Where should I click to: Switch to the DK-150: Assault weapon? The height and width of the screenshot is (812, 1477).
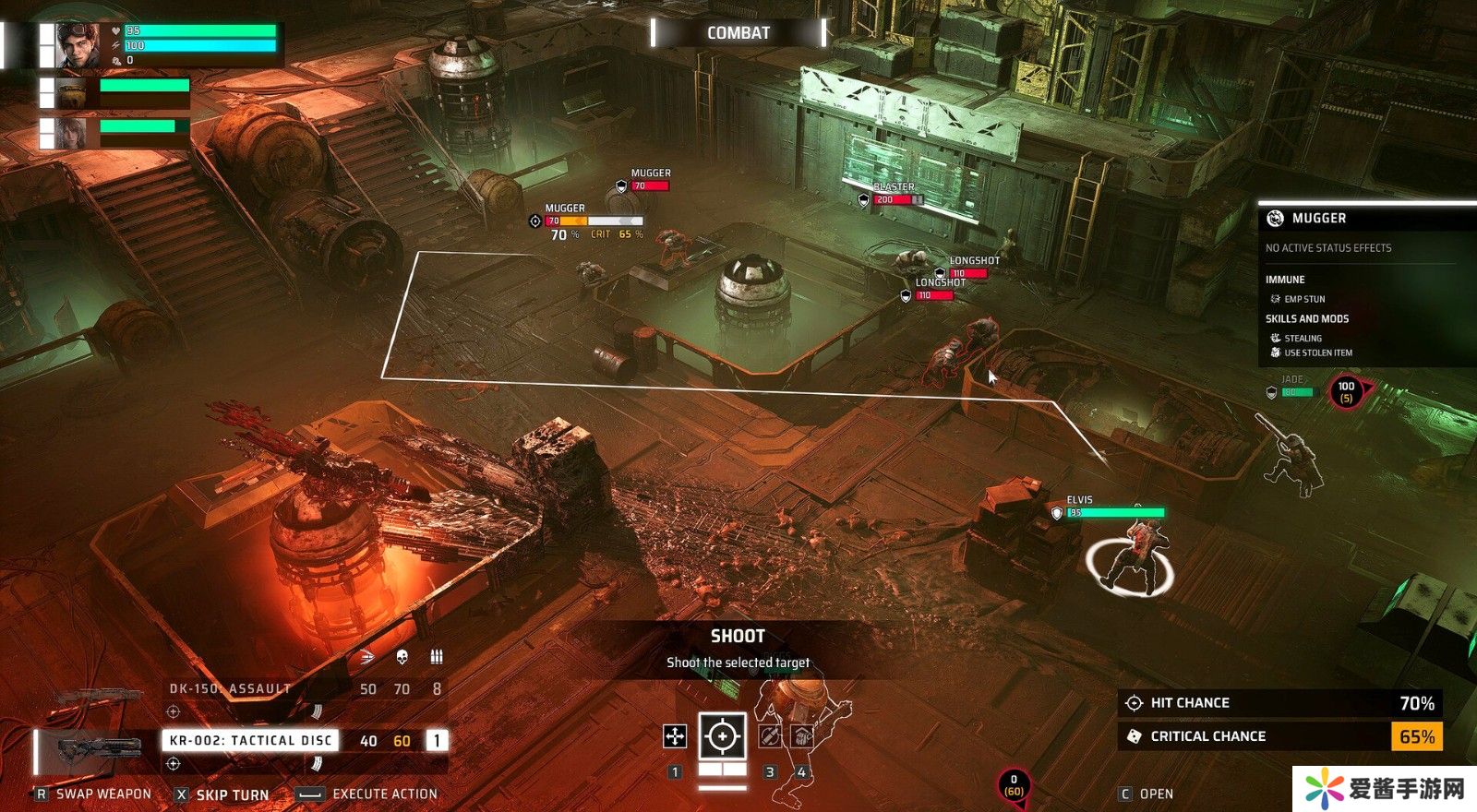[230, 688]
